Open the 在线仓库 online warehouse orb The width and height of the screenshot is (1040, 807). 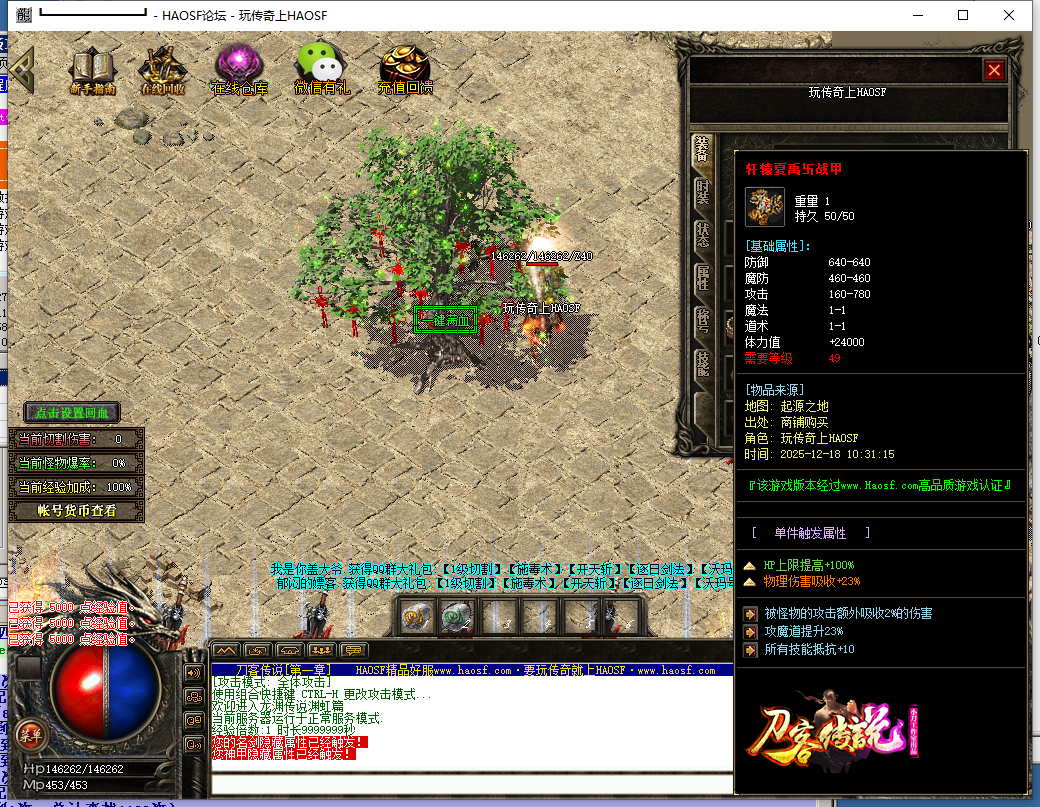click(239, 70)
